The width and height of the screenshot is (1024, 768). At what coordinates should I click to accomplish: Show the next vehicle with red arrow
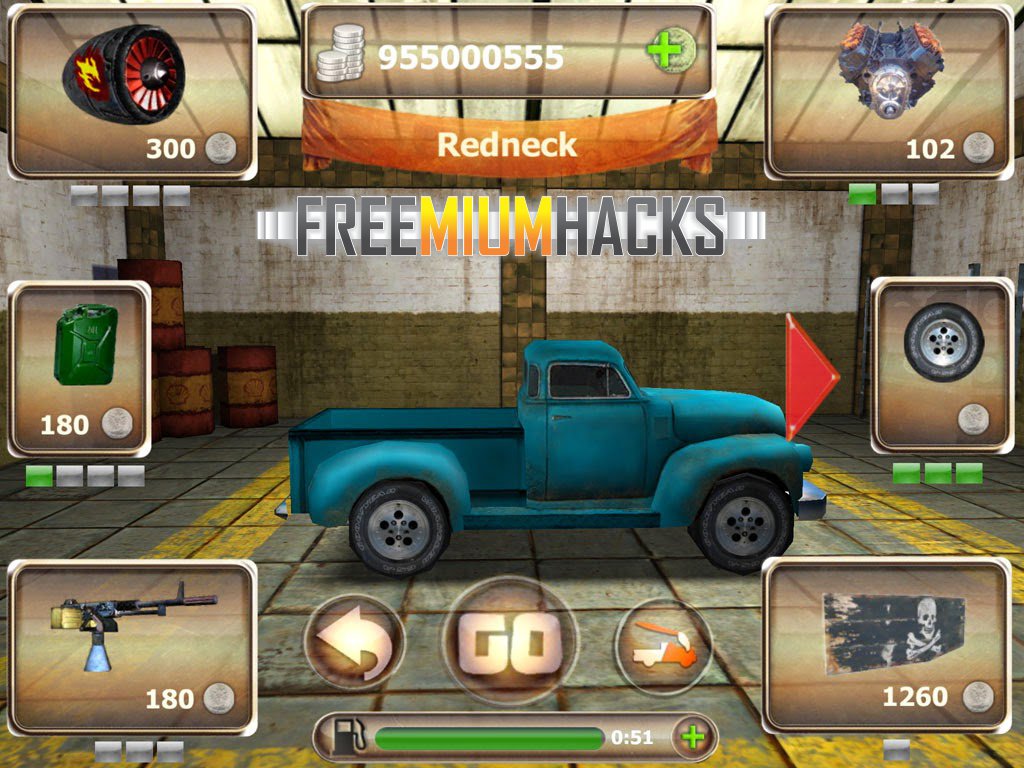[810, 376]
